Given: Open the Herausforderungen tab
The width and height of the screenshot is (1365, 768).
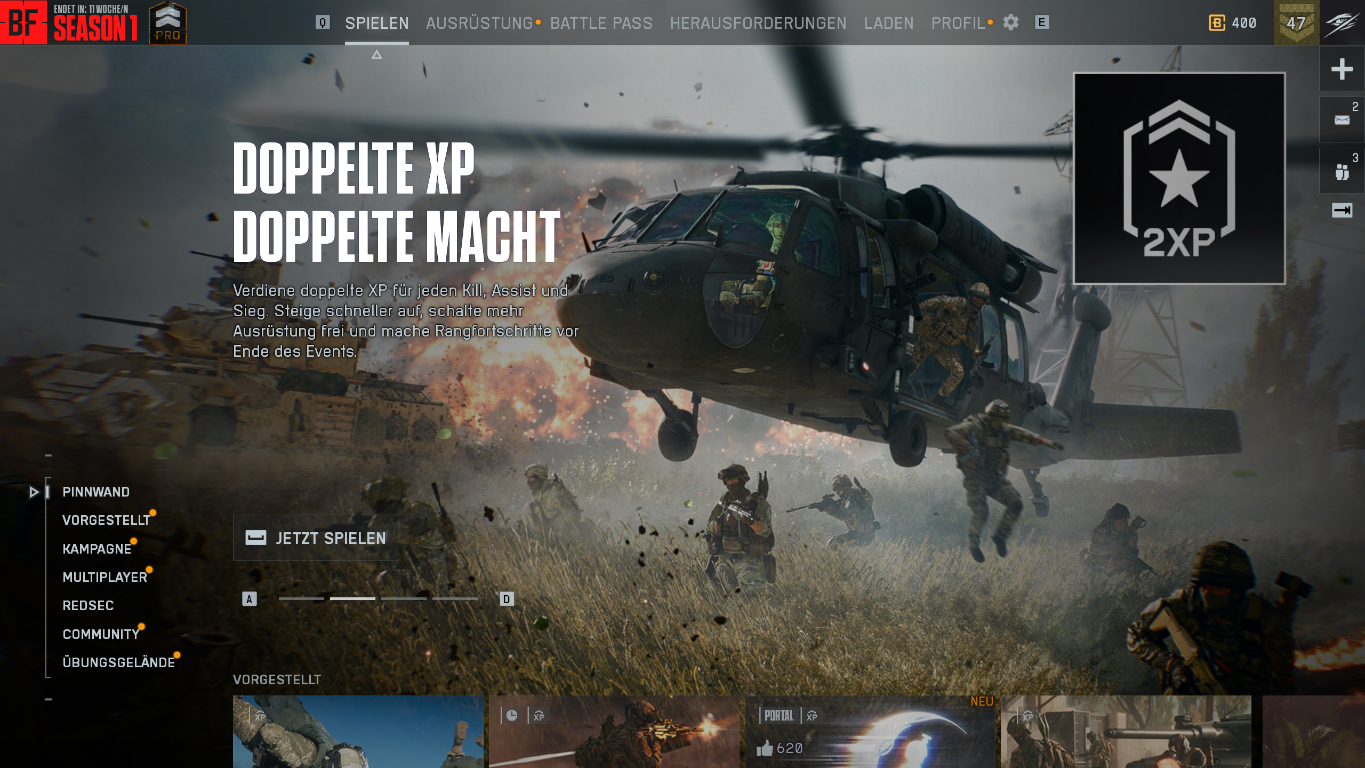Looking at the screenshot, I should pos(758,22).
